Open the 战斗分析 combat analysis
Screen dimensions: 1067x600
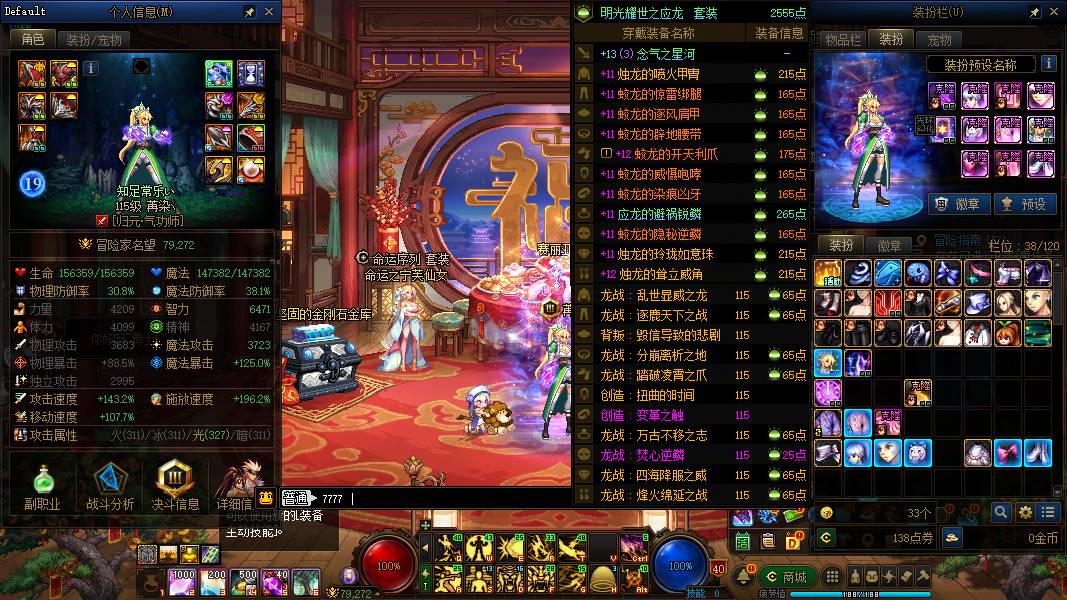pyautogui.click(x=110, y=488)
